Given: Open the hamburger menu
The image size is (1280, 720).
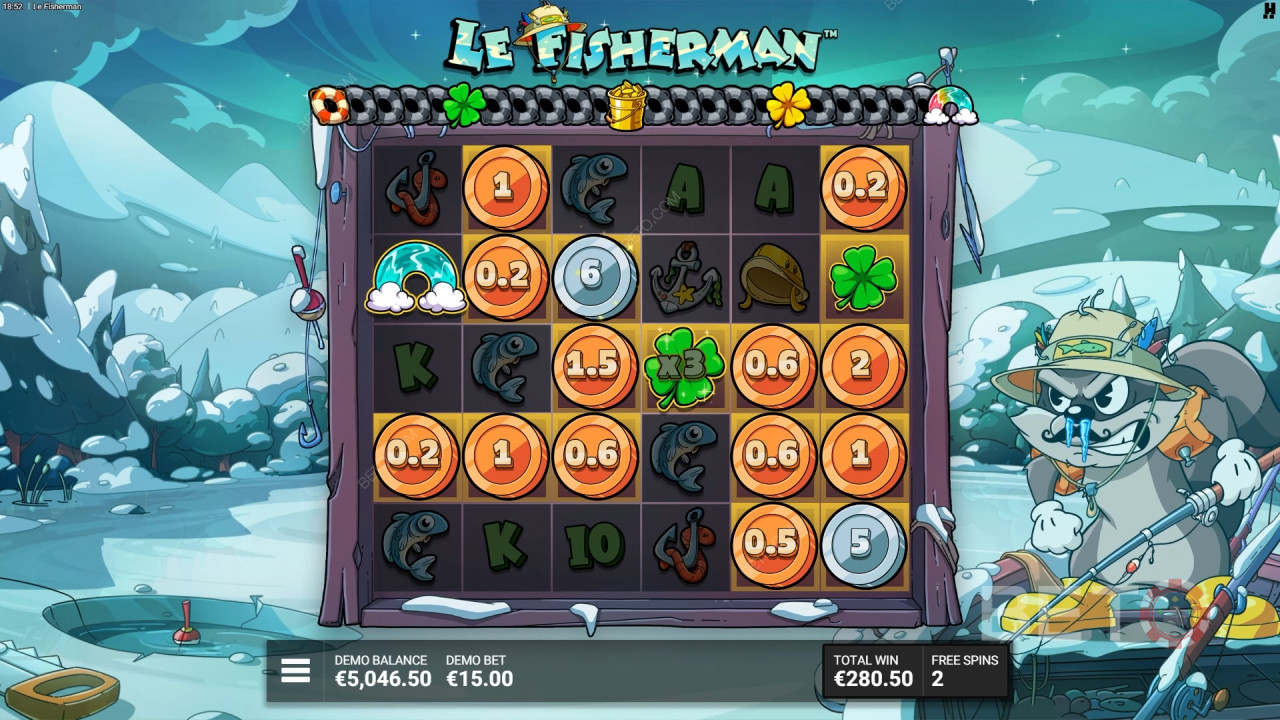Looking at the screenshot, I should pyautogui.click(x=295, y=671).
